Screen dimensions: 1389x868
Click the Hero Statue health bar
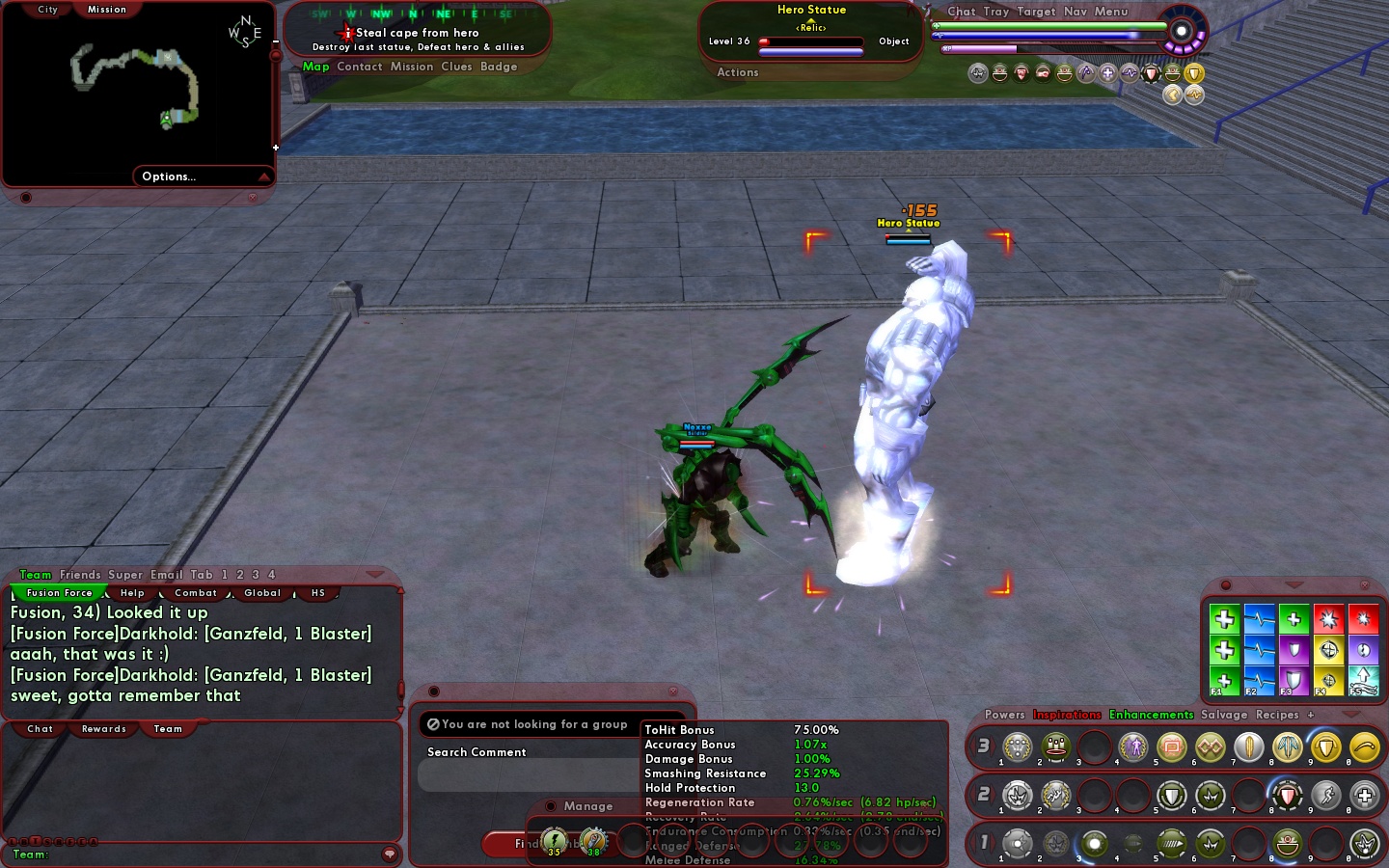[810, 41]
